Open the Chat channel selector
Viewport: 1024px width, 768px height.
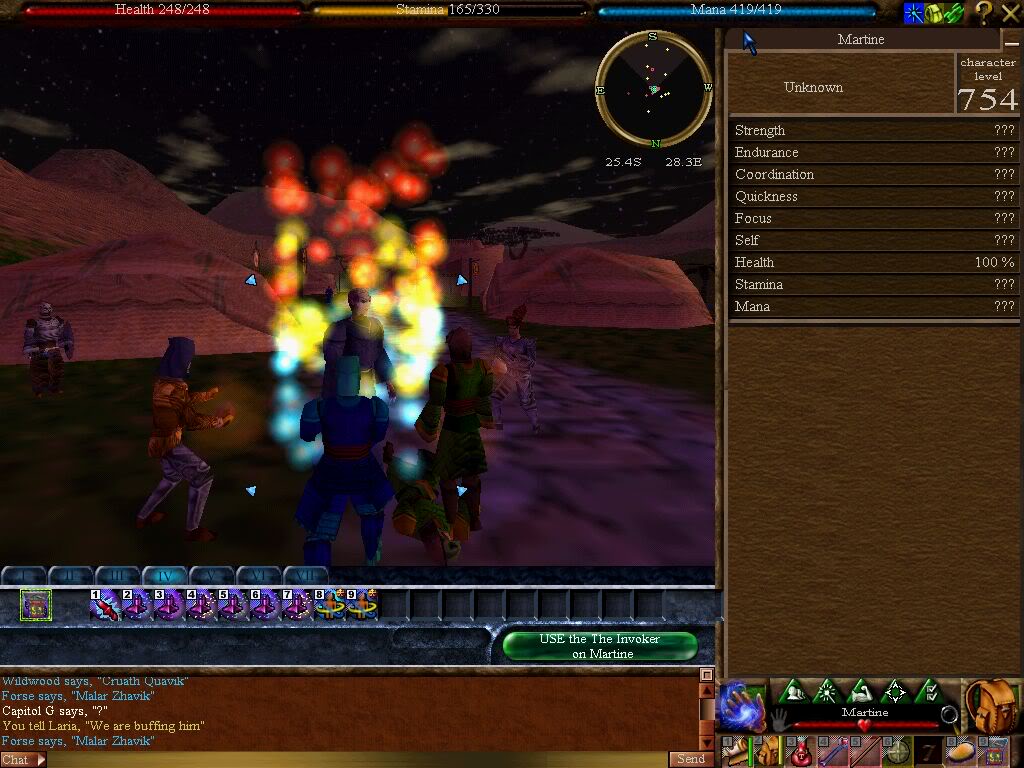coord(22,760)
